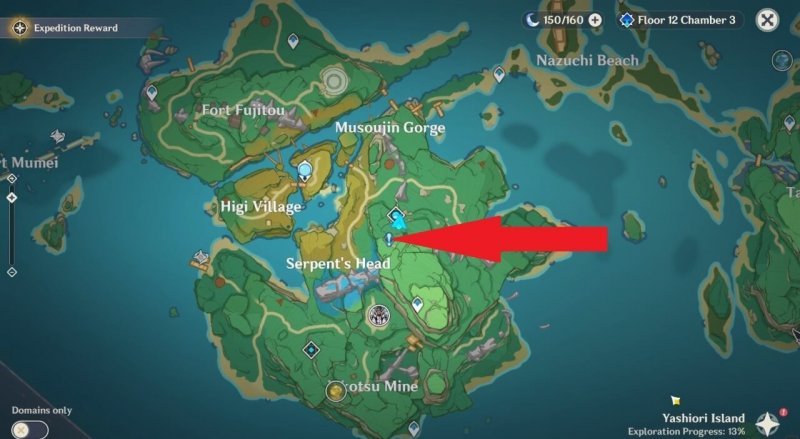Select the Statue of the Seven near Fort Fujitou
This screenshot has width=800, height=439.
(334, 76)
